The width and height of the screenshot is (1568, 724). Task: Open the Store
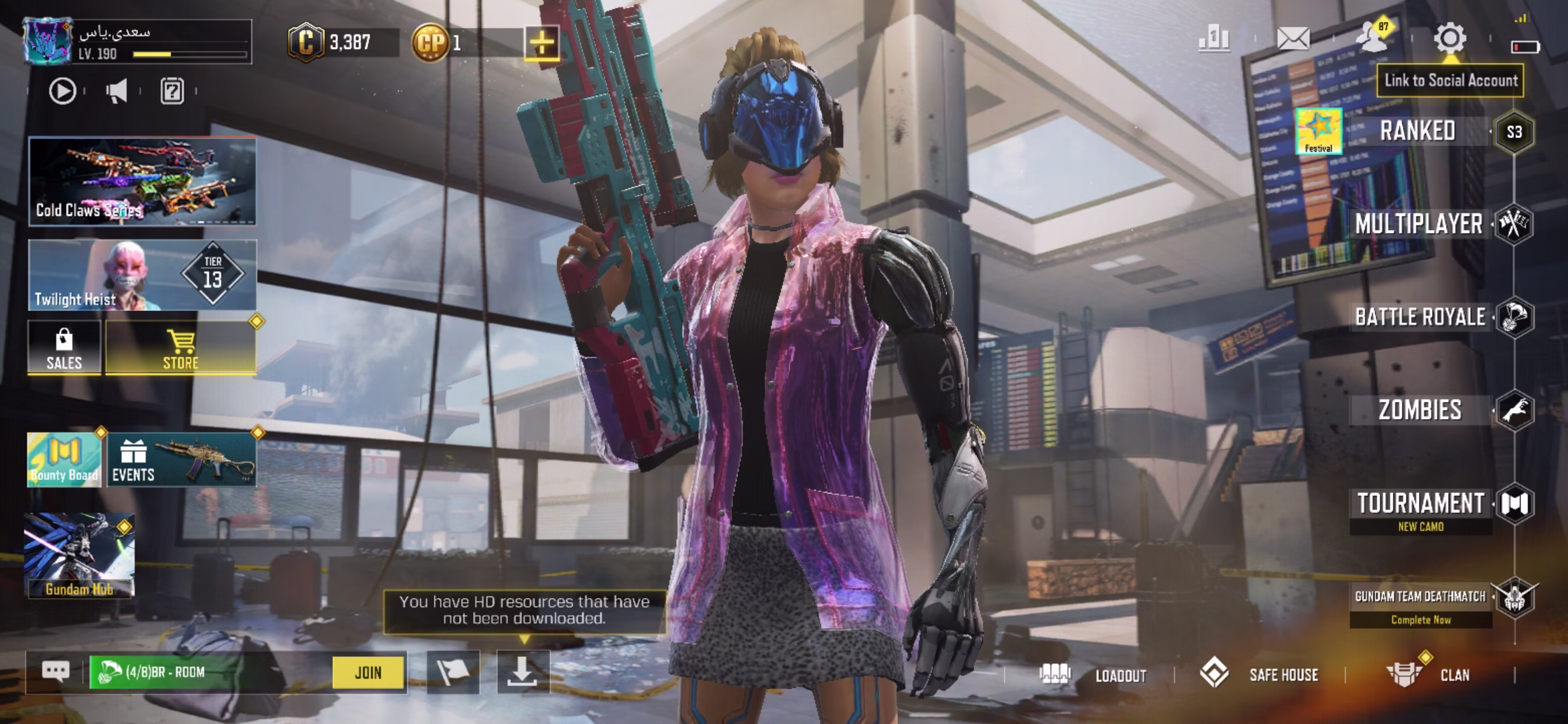181,347
